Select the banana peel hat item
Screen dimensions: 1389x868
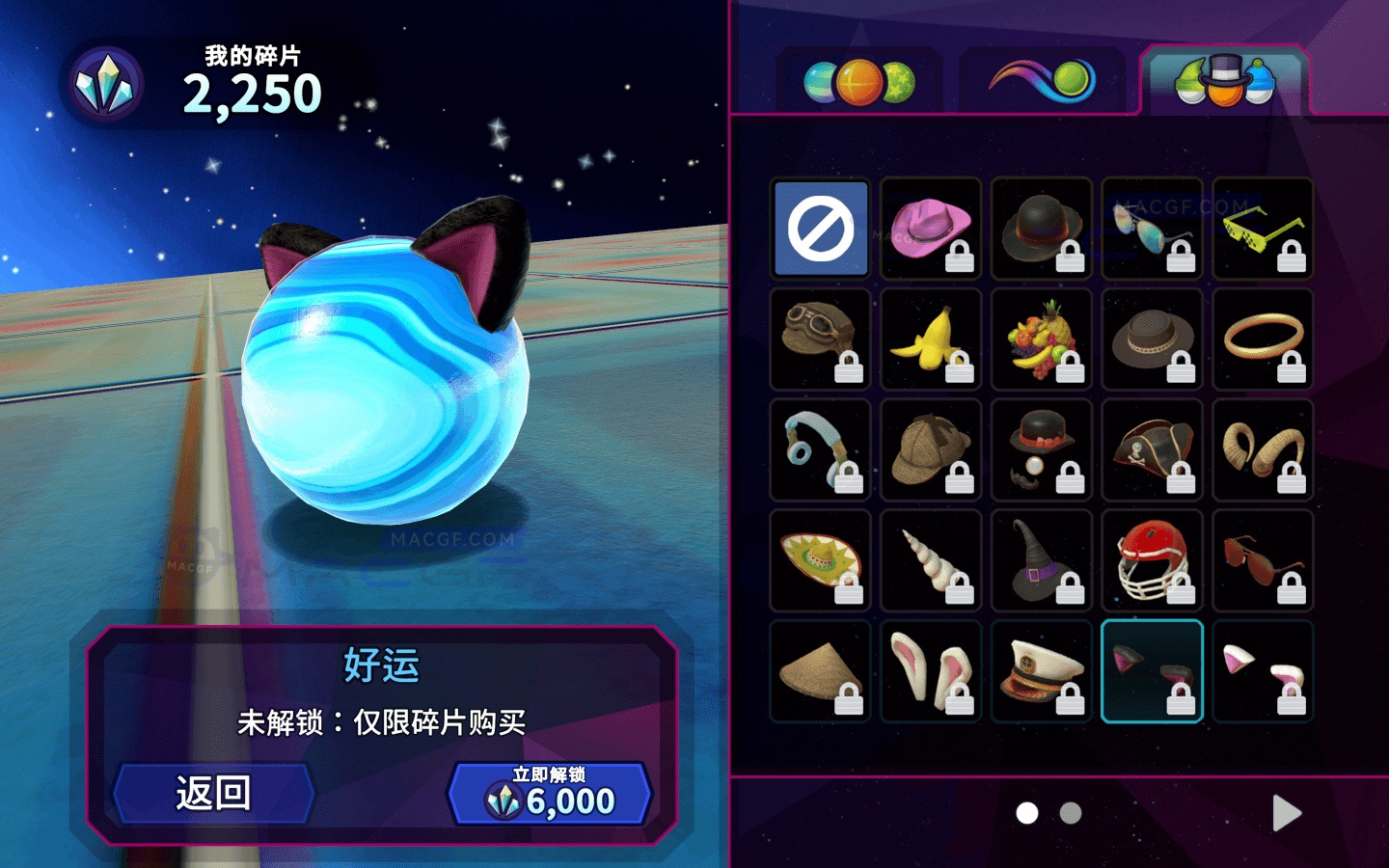(x=930, y=339)
